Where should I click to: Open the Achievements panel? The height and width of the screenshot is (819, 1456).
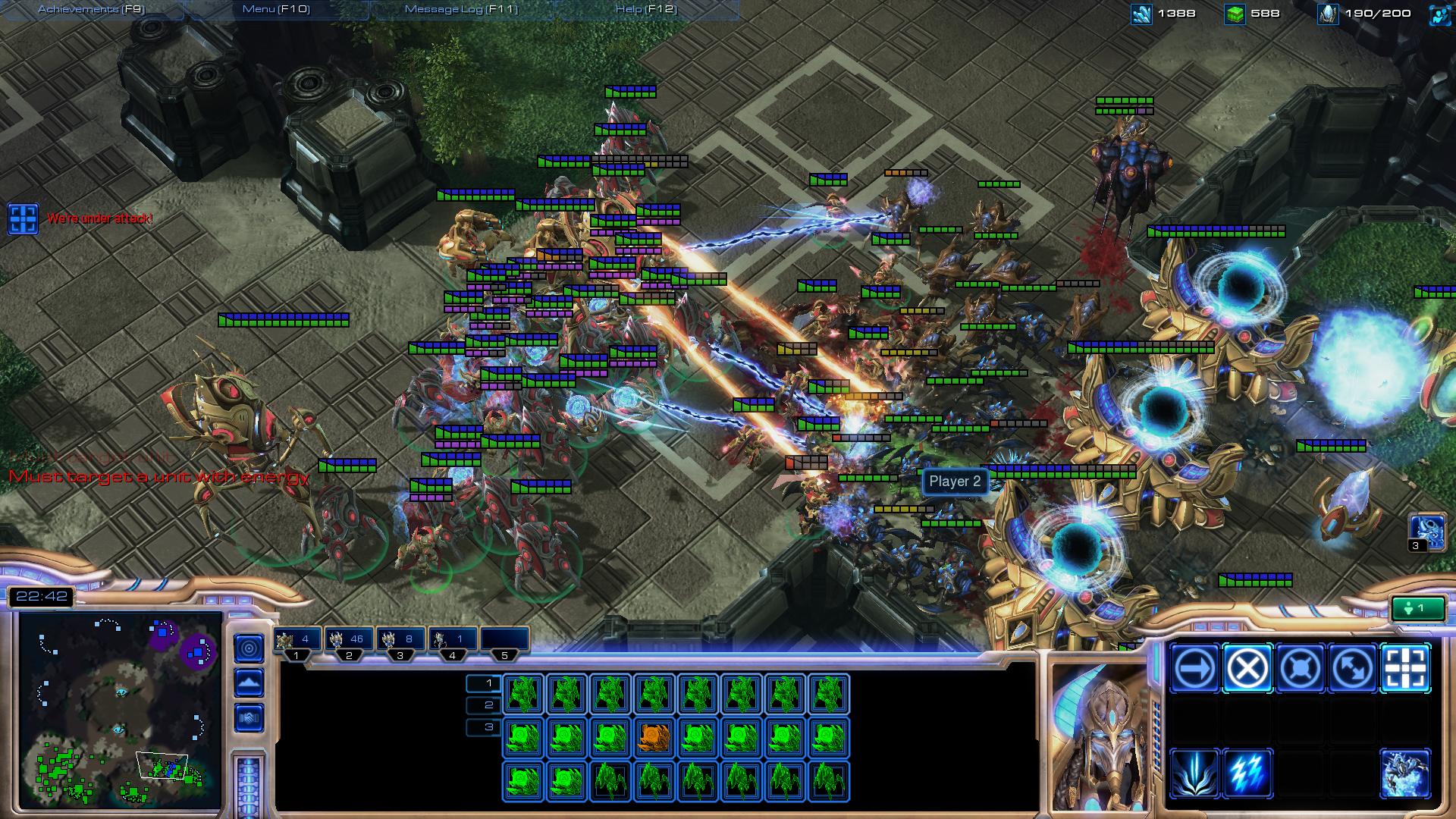(x=91, y=9)
